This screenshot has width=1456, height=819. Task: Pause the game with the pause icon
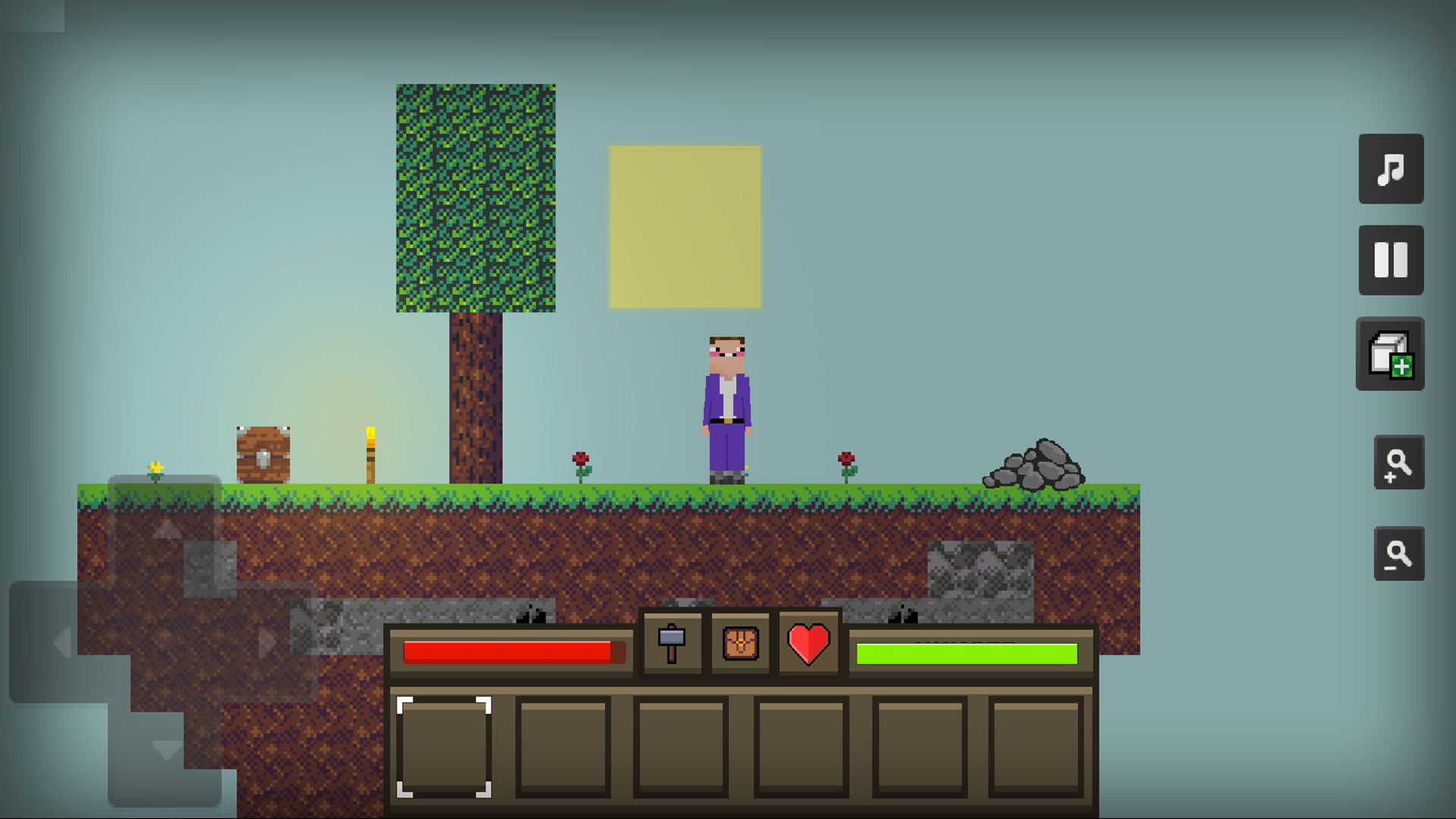pyautogui.click(x=1391, y=259)
